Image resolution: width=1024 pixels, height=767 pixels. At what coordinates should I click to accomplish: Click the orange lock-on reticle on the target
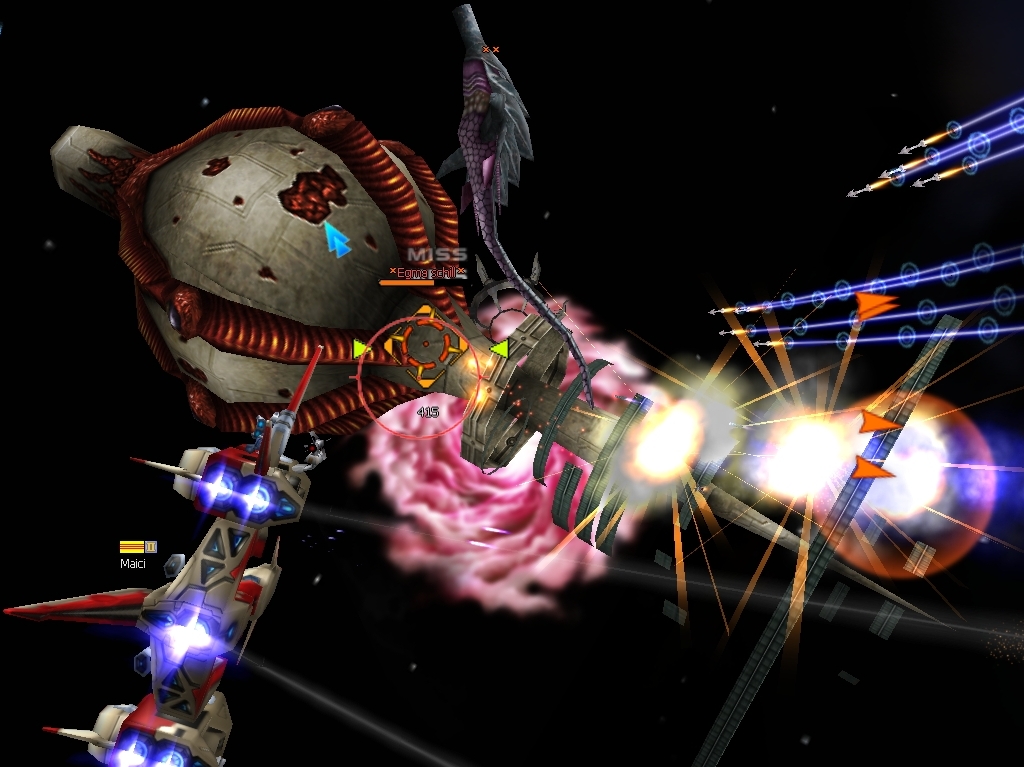pos(424,346)
